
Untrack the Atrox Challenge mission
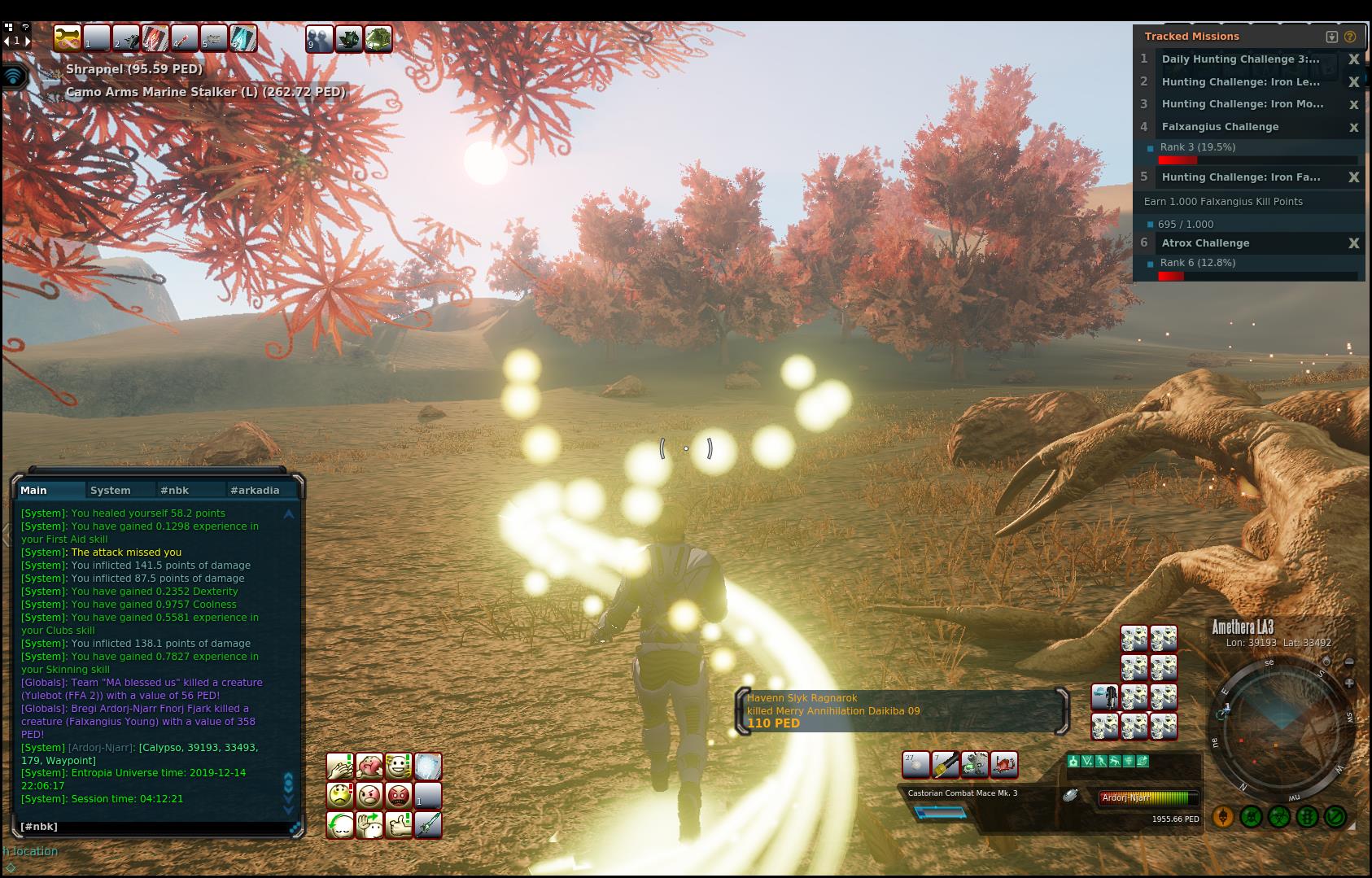click(1354, 243)
